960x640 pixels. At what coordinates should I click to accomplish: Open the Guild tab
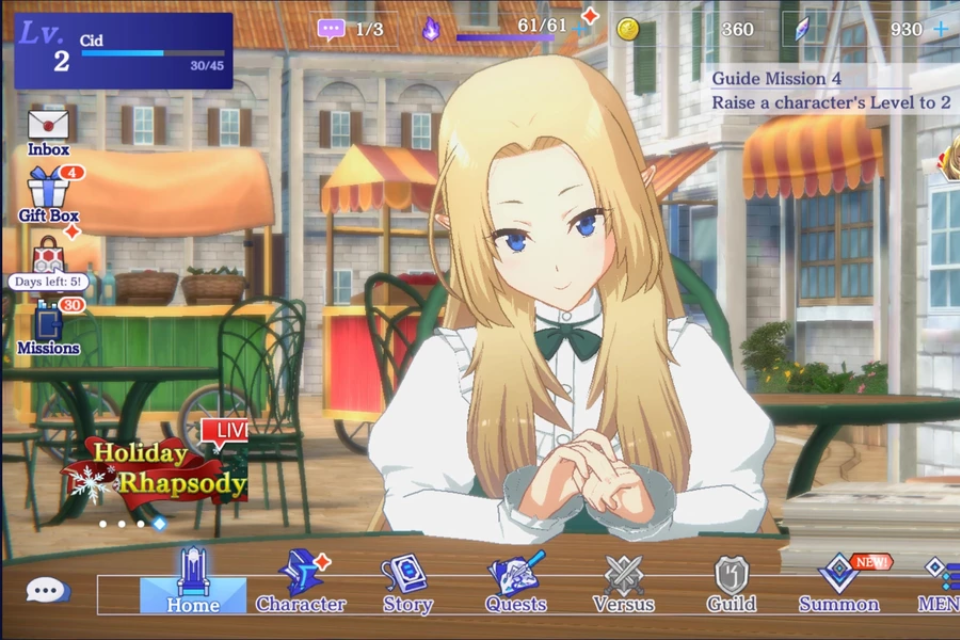731,582
